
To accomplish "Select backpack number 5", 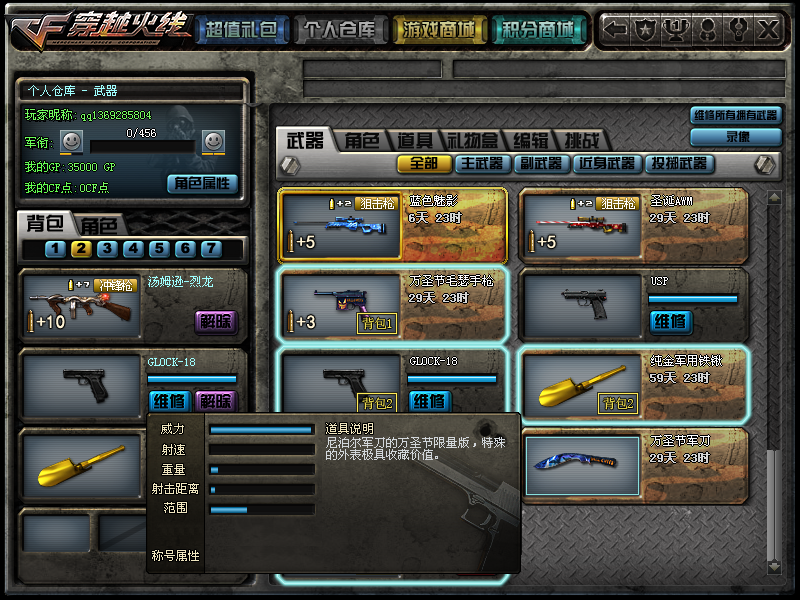I will 158,249.
